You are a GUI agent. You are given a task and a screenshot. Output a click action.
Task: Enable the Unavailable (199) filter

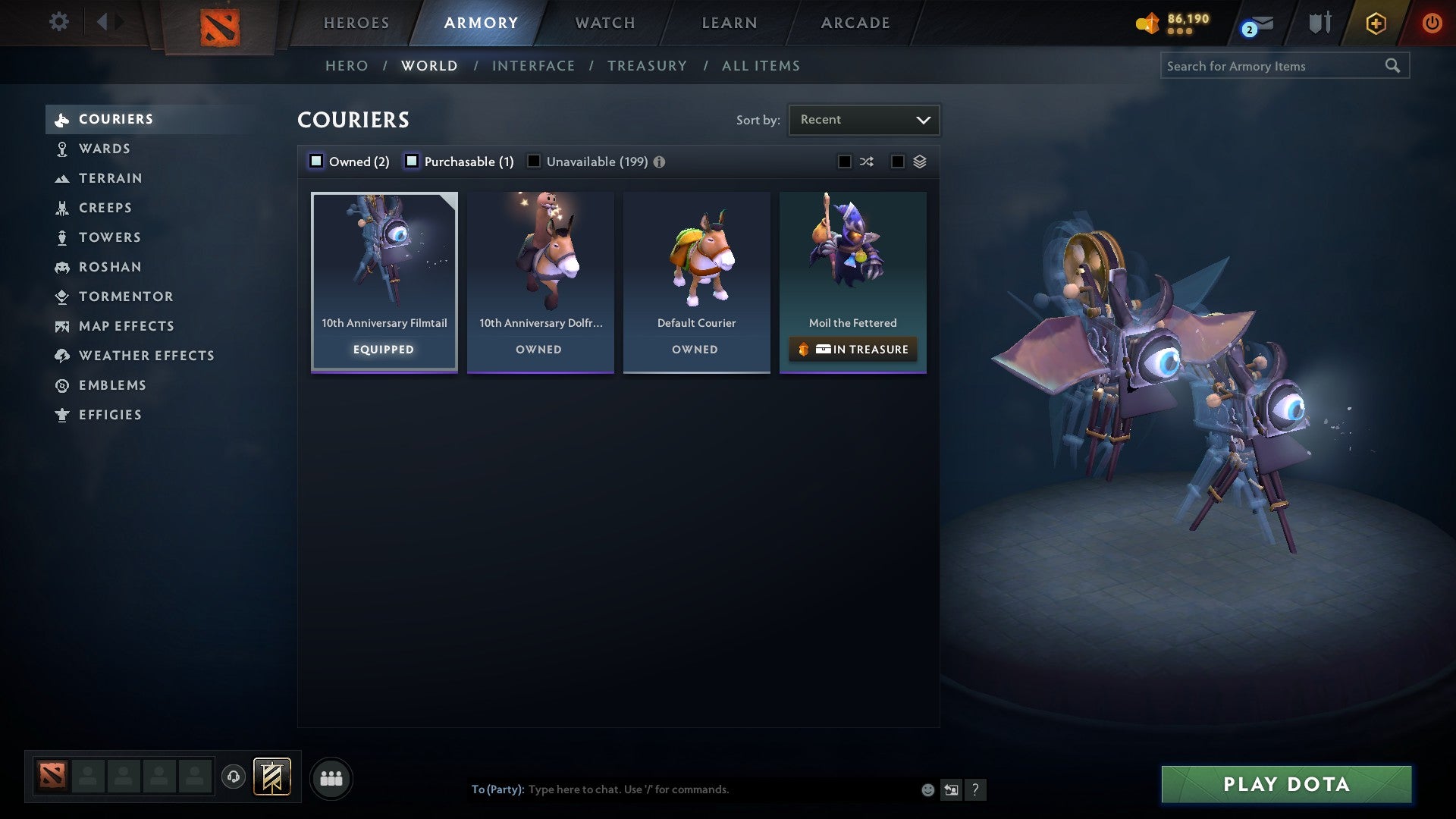(x=535, y=161)
